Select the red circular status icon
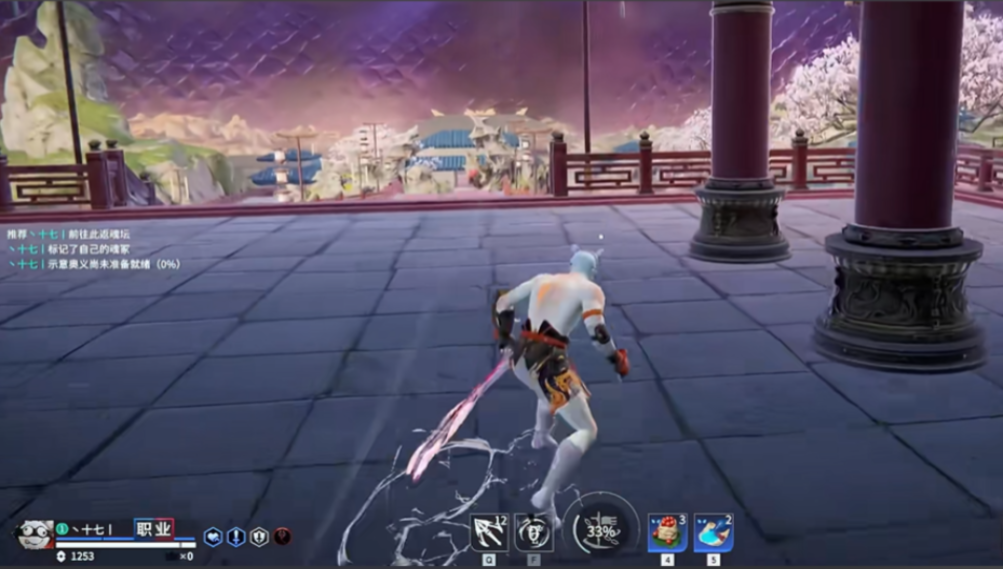Image resolution: width=1003 pixels, height=570 pixels. click(282, 537)
